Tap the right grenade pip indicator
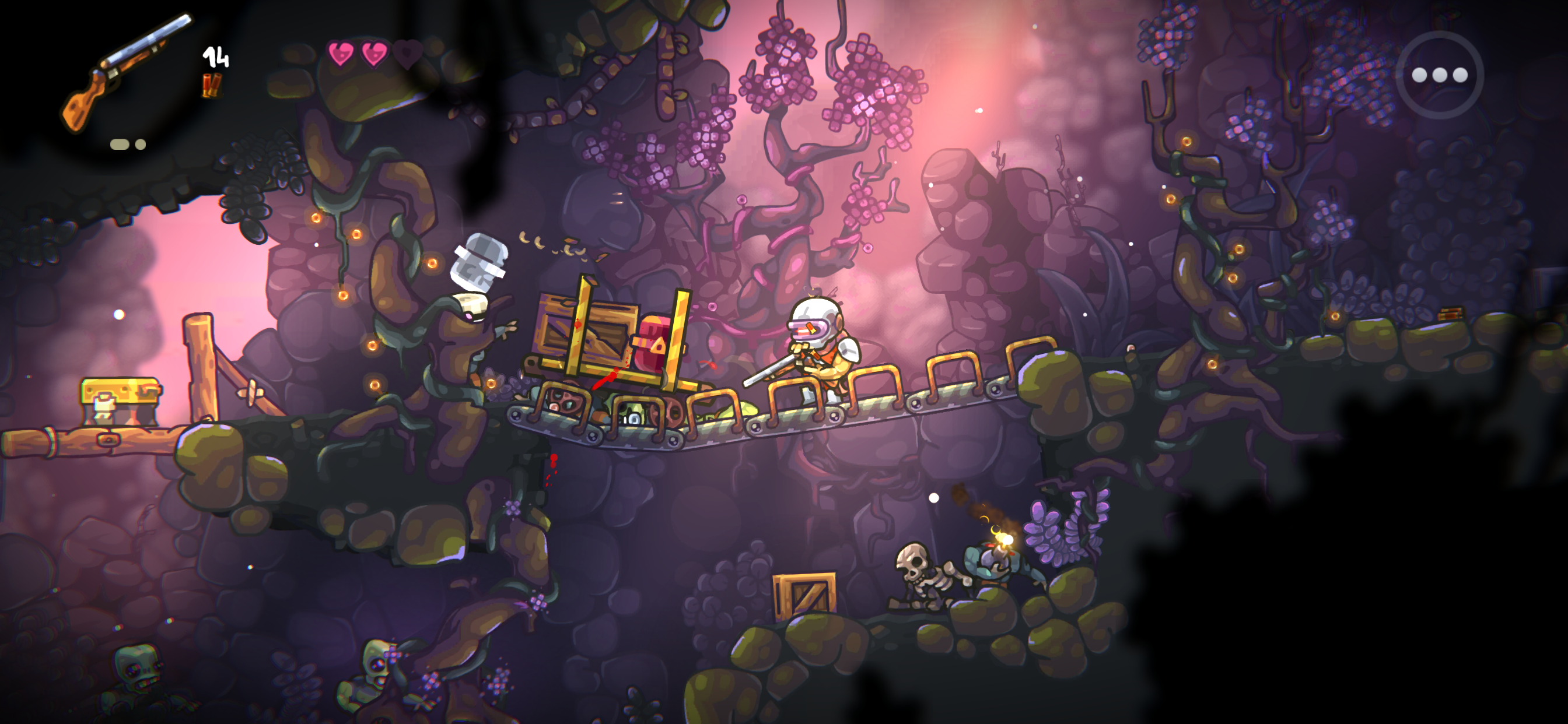This screenshot has height=724, width=1568. point(140,145)
